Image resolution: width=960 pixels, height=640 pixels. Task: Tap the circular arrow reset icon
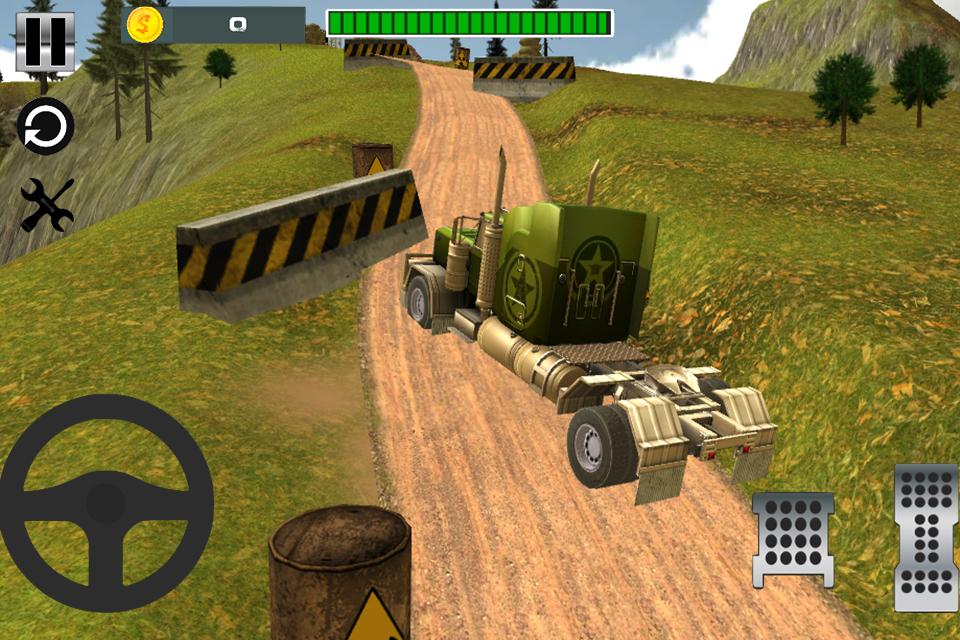46,127
